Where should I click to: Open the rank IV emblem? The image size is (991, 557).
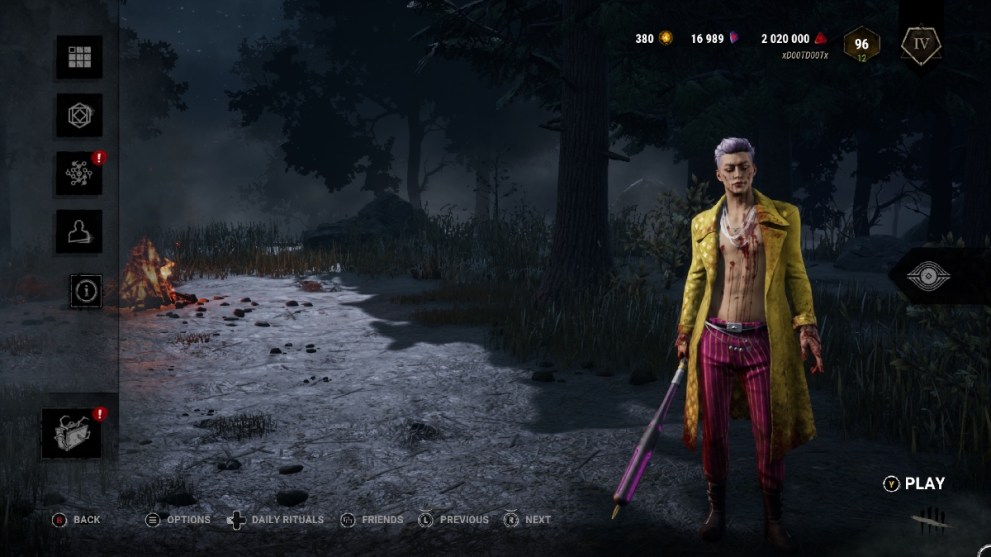(920, 44)
